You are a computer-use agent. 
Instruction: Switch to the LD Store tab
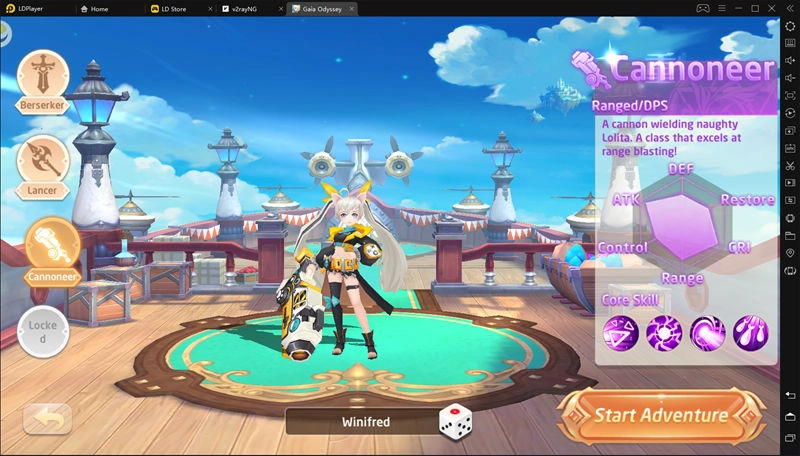tap(169, 8)
